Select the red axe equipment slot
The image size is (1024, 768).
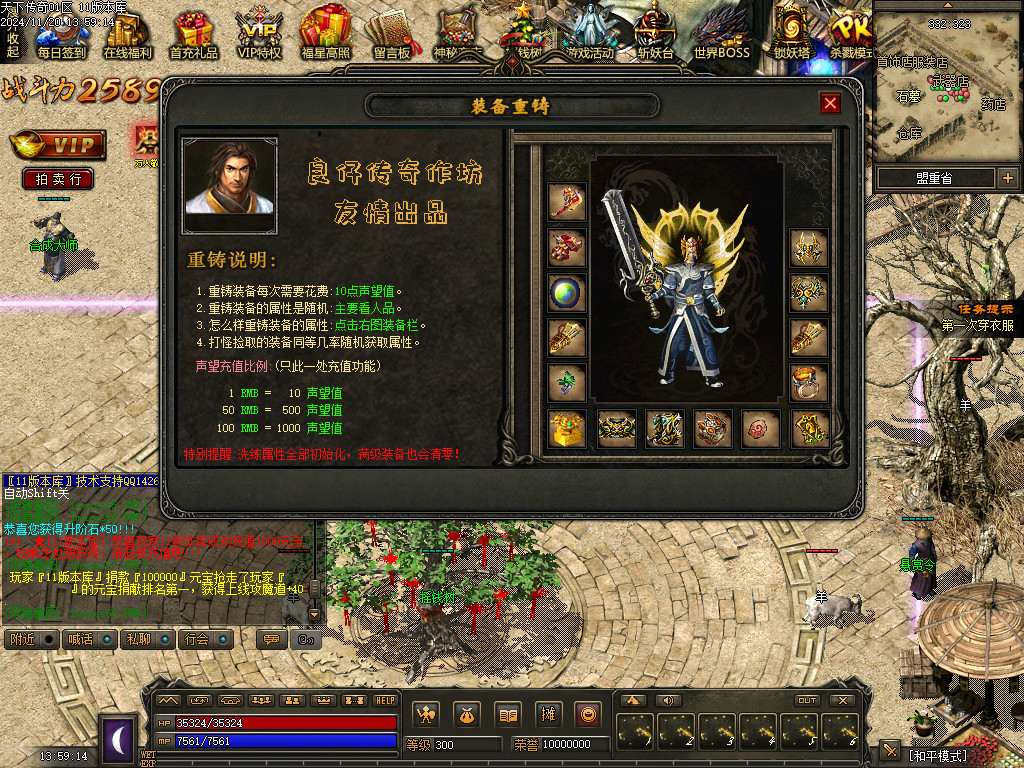click(566, 201)
